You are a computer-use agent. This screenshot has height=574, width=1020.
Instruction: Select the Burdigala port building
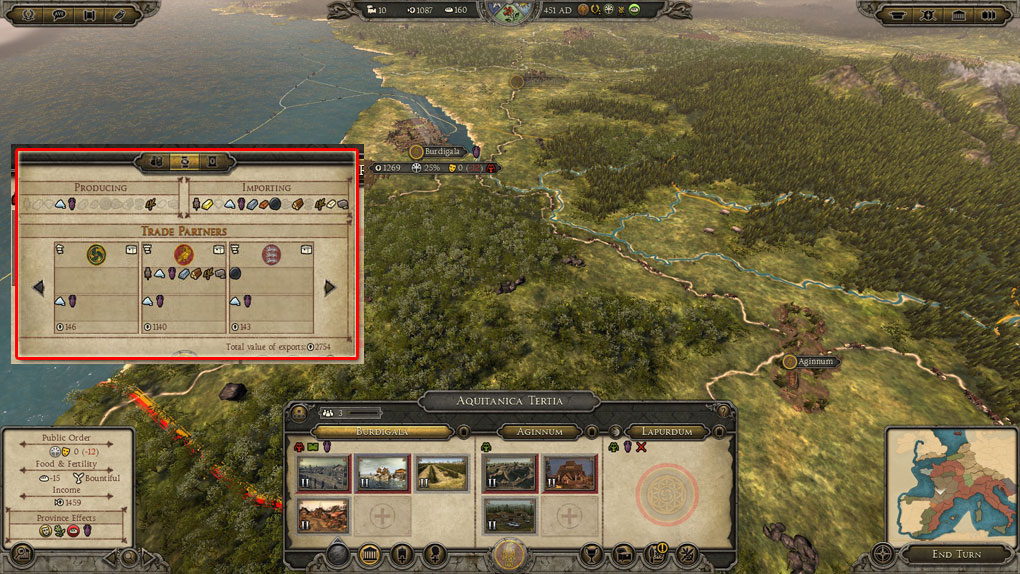(x=381, y=474)
